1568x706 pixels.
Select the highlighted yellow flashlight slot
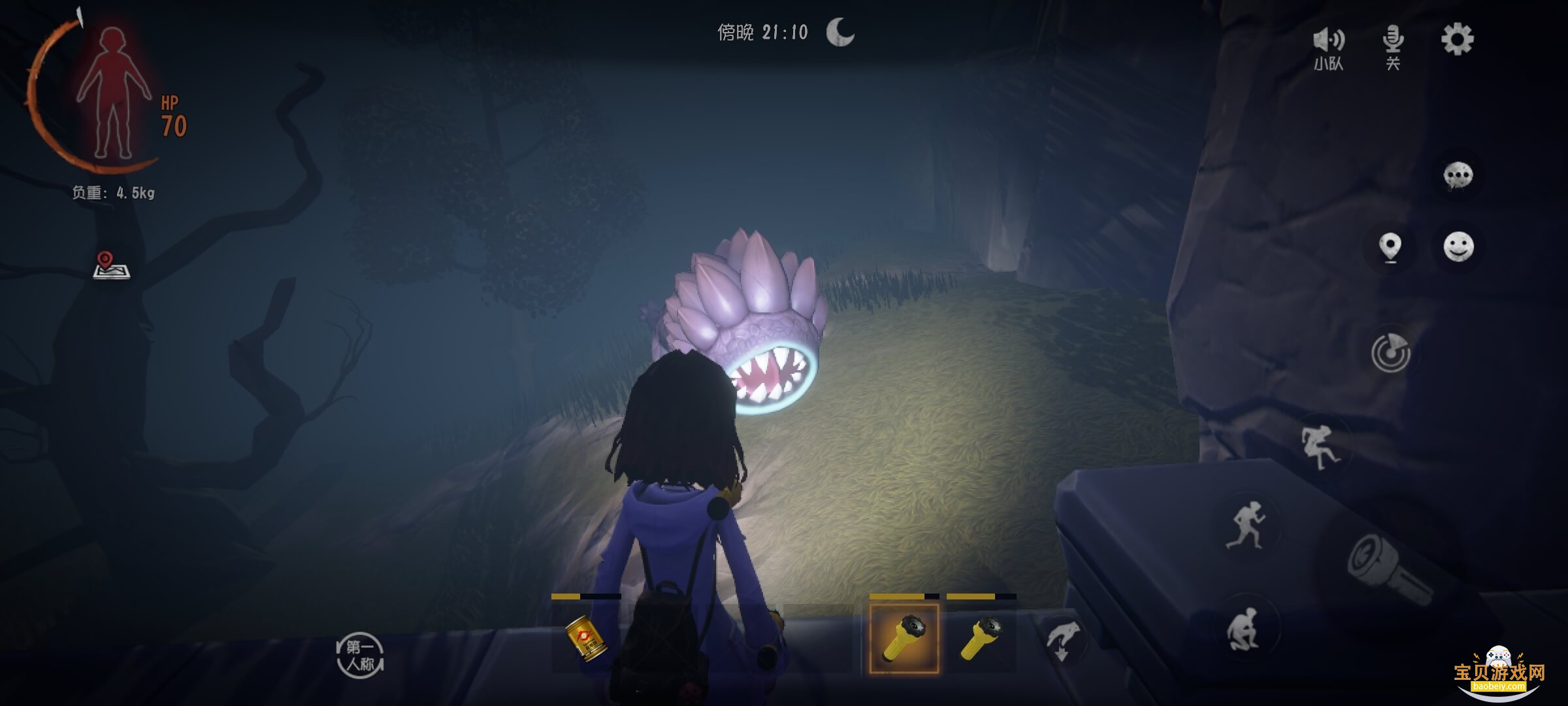tap(904, 638)
